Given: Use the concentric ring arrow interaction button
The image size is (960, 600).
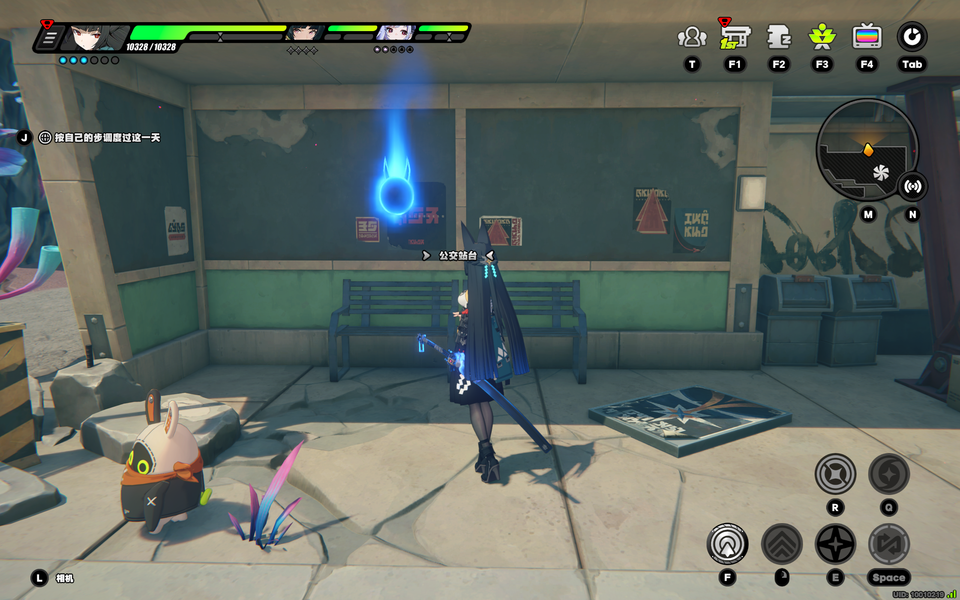Looking at the screenshot, I should tap(727, 544).
